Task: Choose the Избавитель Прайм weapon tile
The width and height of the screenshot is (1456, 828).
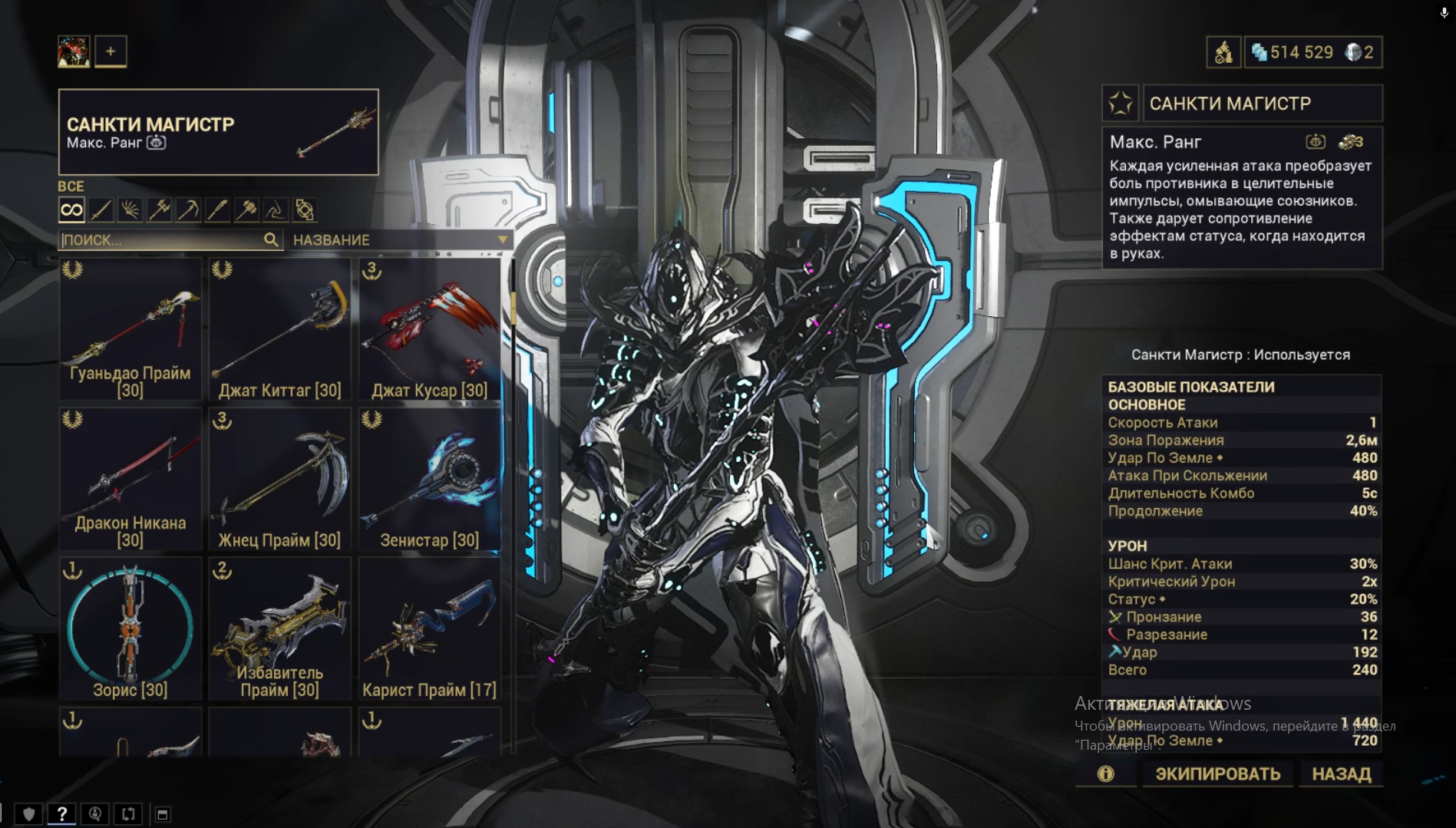Action: coord(280,628)
